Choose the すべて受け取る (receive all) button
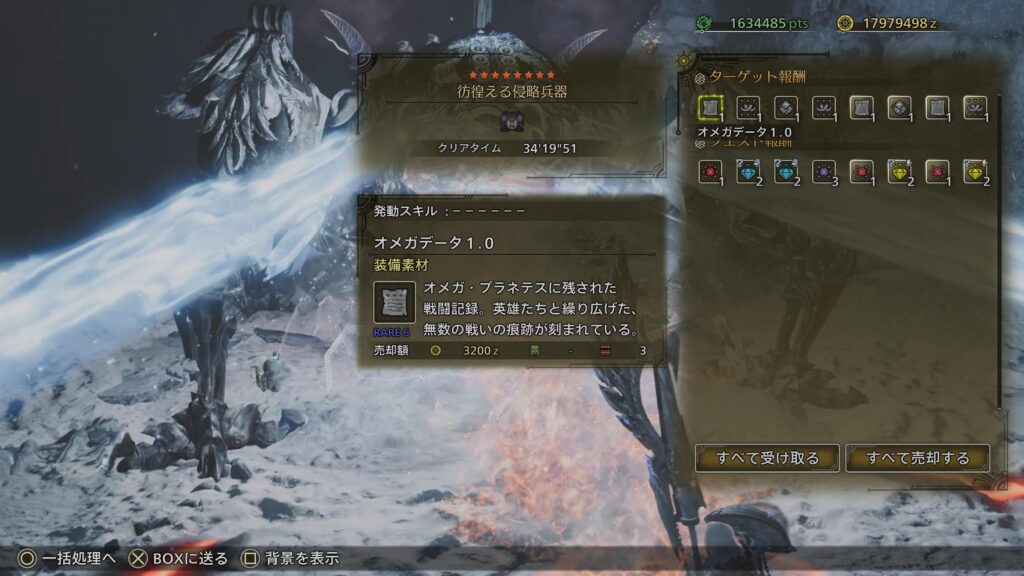 [767, 458]
